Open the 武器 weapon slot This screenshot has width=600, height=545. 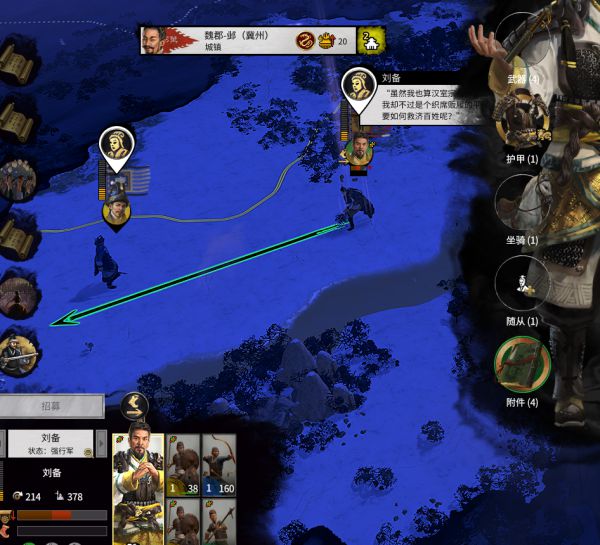coord(519,50)
